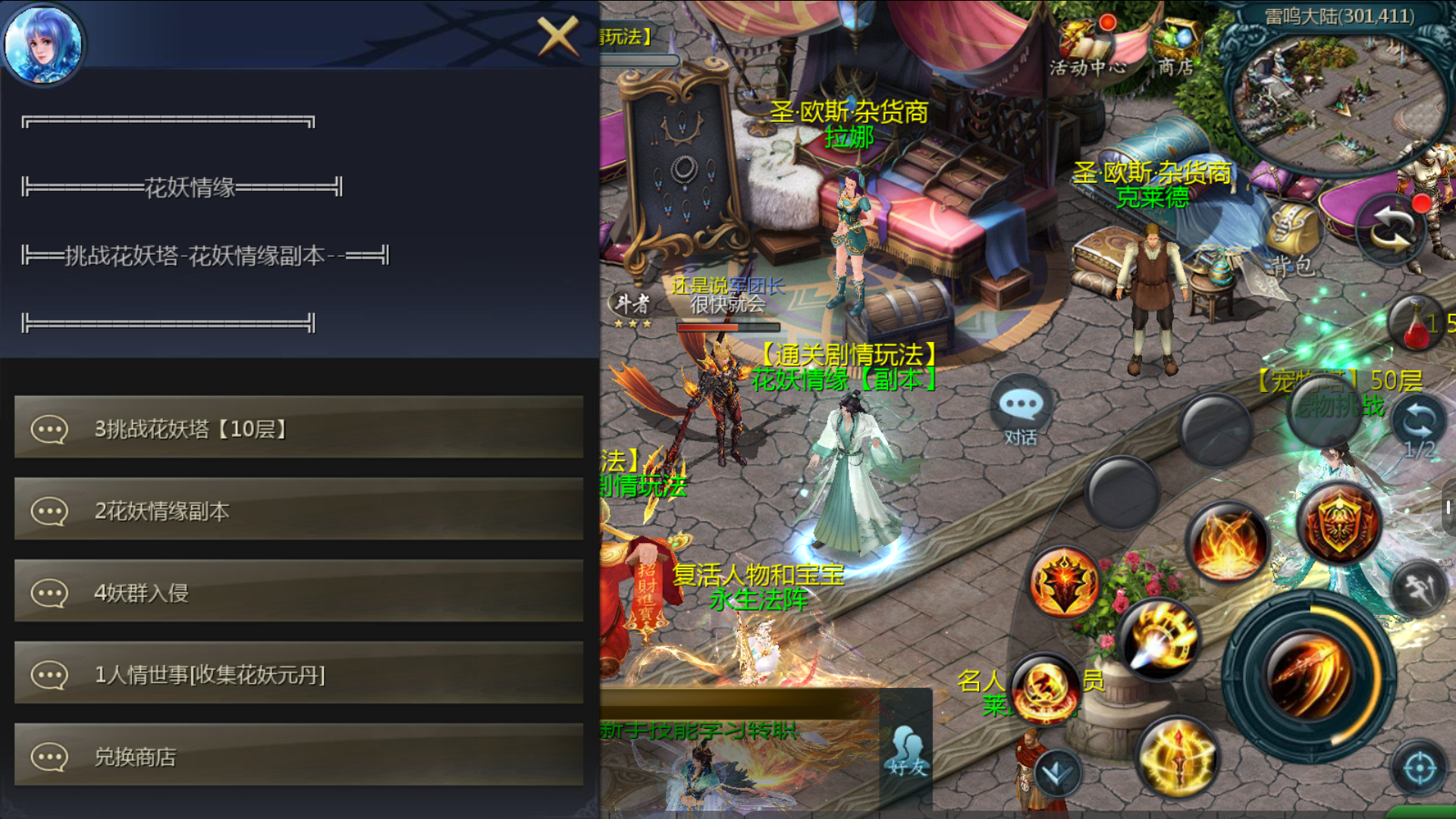Screen dimensions: 1456x819
Task: Activate the golden lion shield skill
Action: pyautogui.click(x=1339, y=522)
